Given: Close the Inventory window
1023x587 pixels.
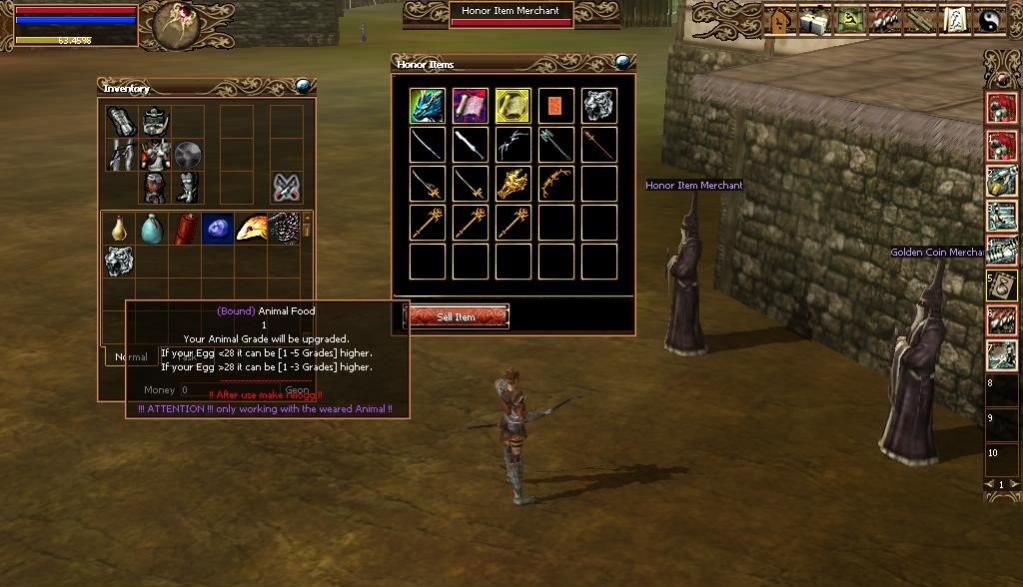Looking at the screenshot, I should (x=304, y=86).
